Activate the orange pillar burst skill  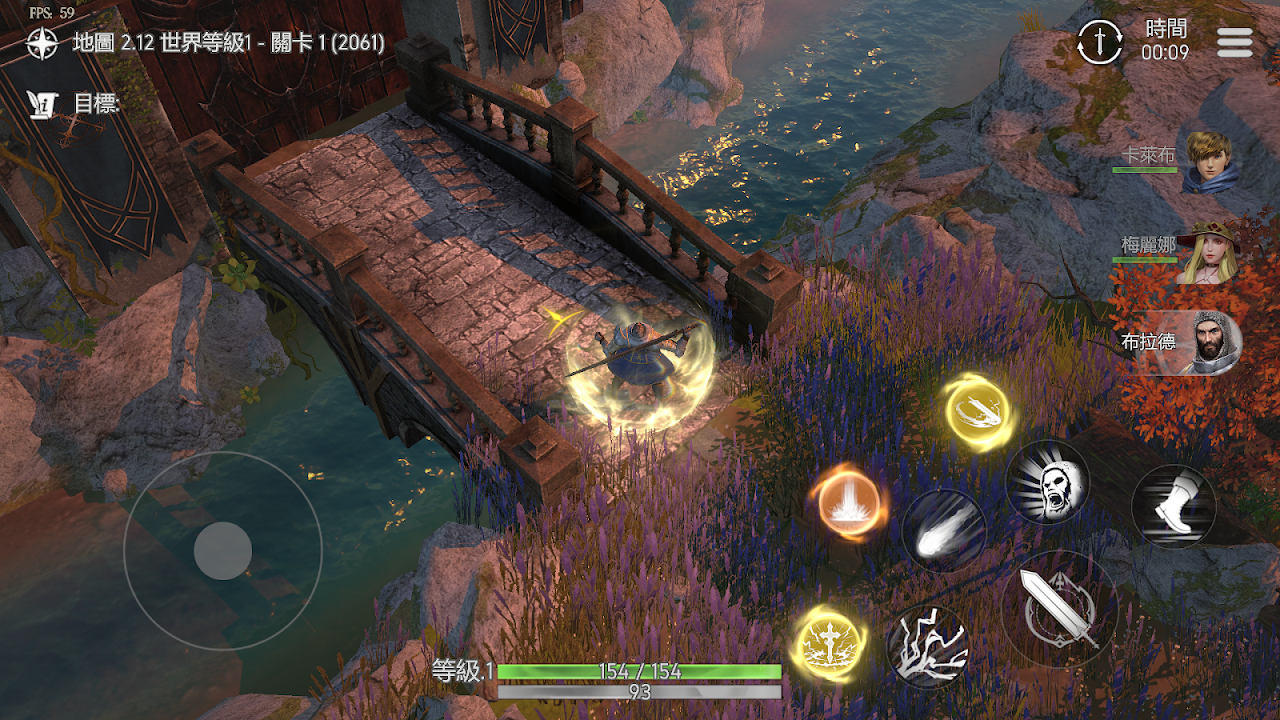[x=849, y=502]
